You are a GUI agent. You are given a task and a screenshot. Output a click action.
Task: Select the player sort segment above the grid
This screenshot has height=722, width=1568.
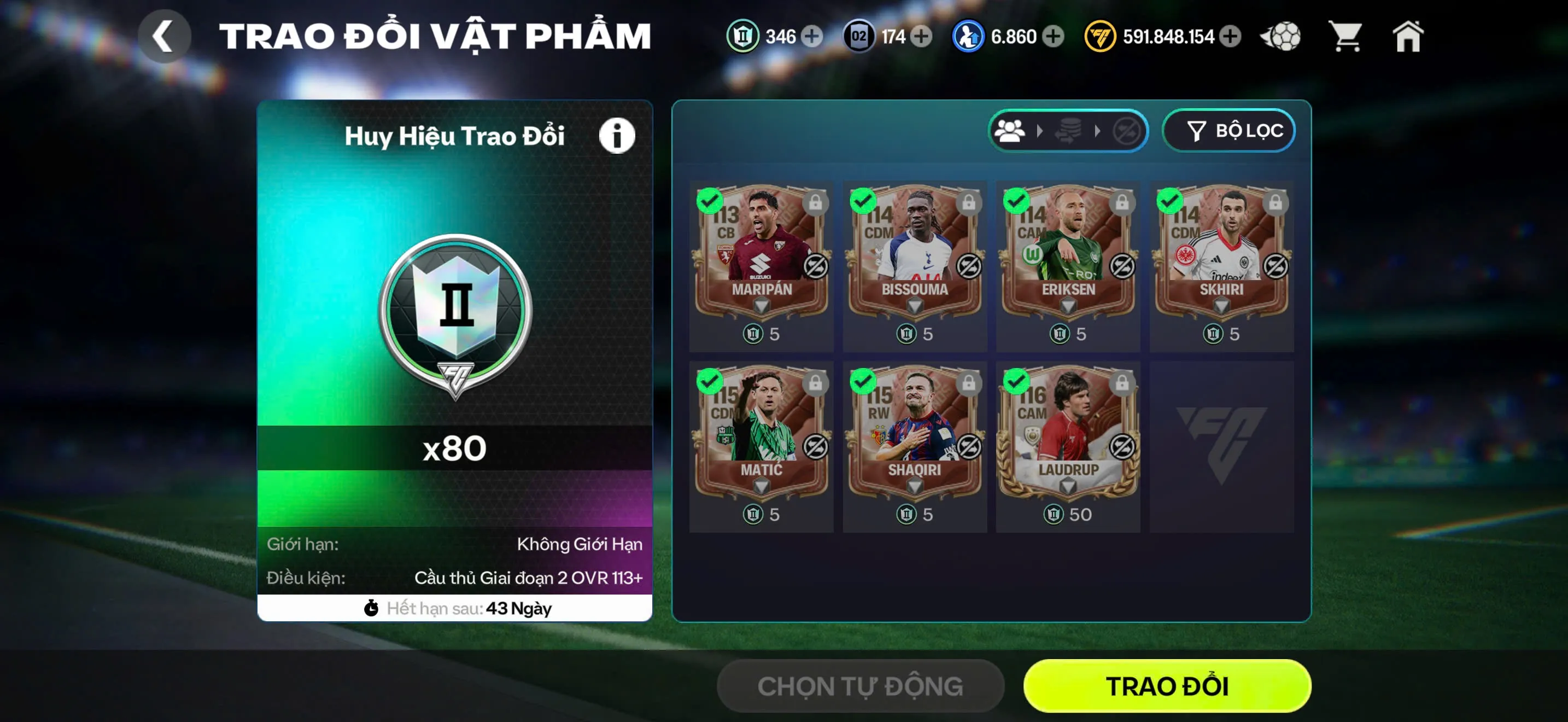(x=1010, y=130)
